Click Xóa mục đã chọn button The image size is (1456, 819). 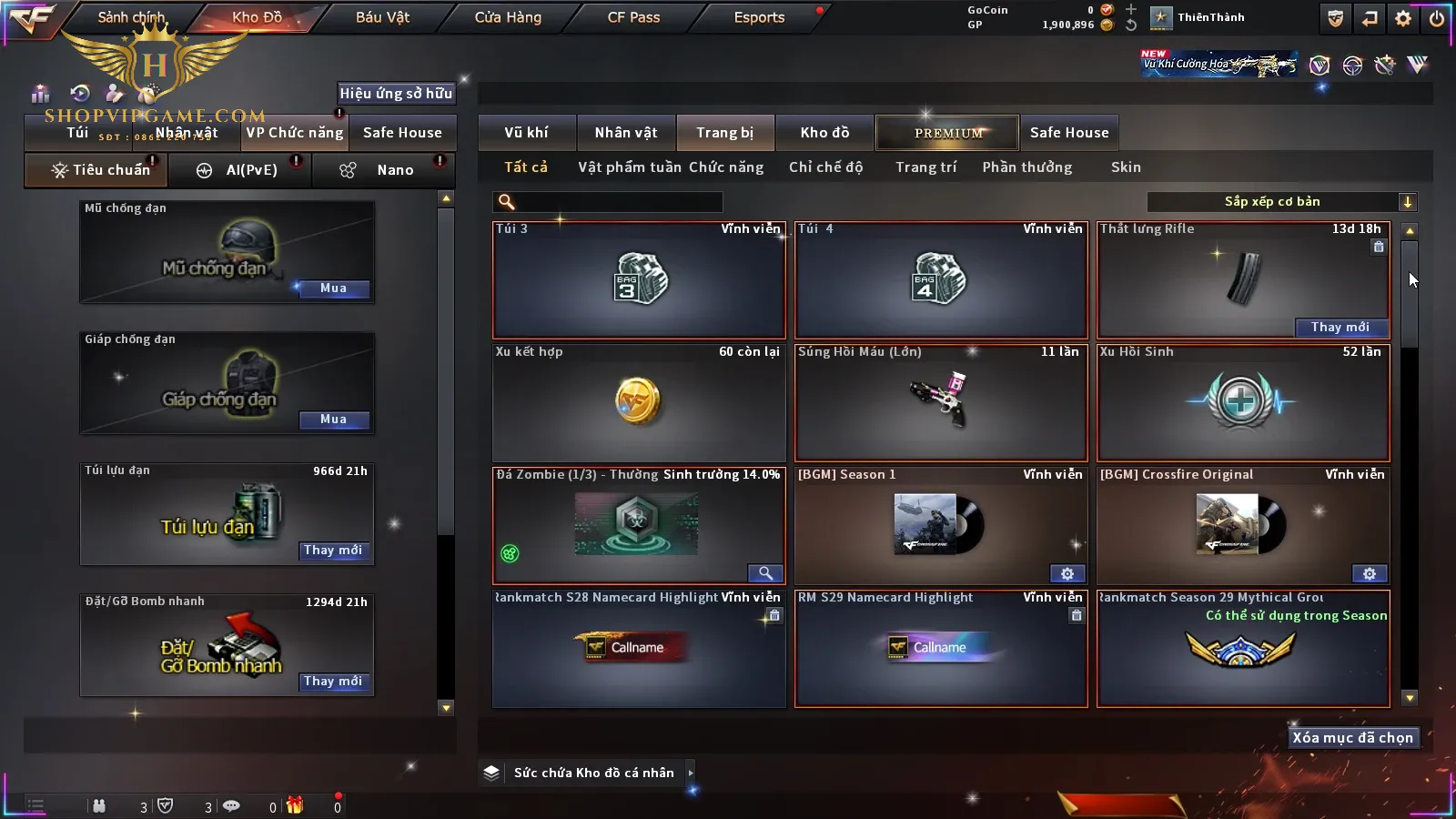click(x=1352, y=738)
